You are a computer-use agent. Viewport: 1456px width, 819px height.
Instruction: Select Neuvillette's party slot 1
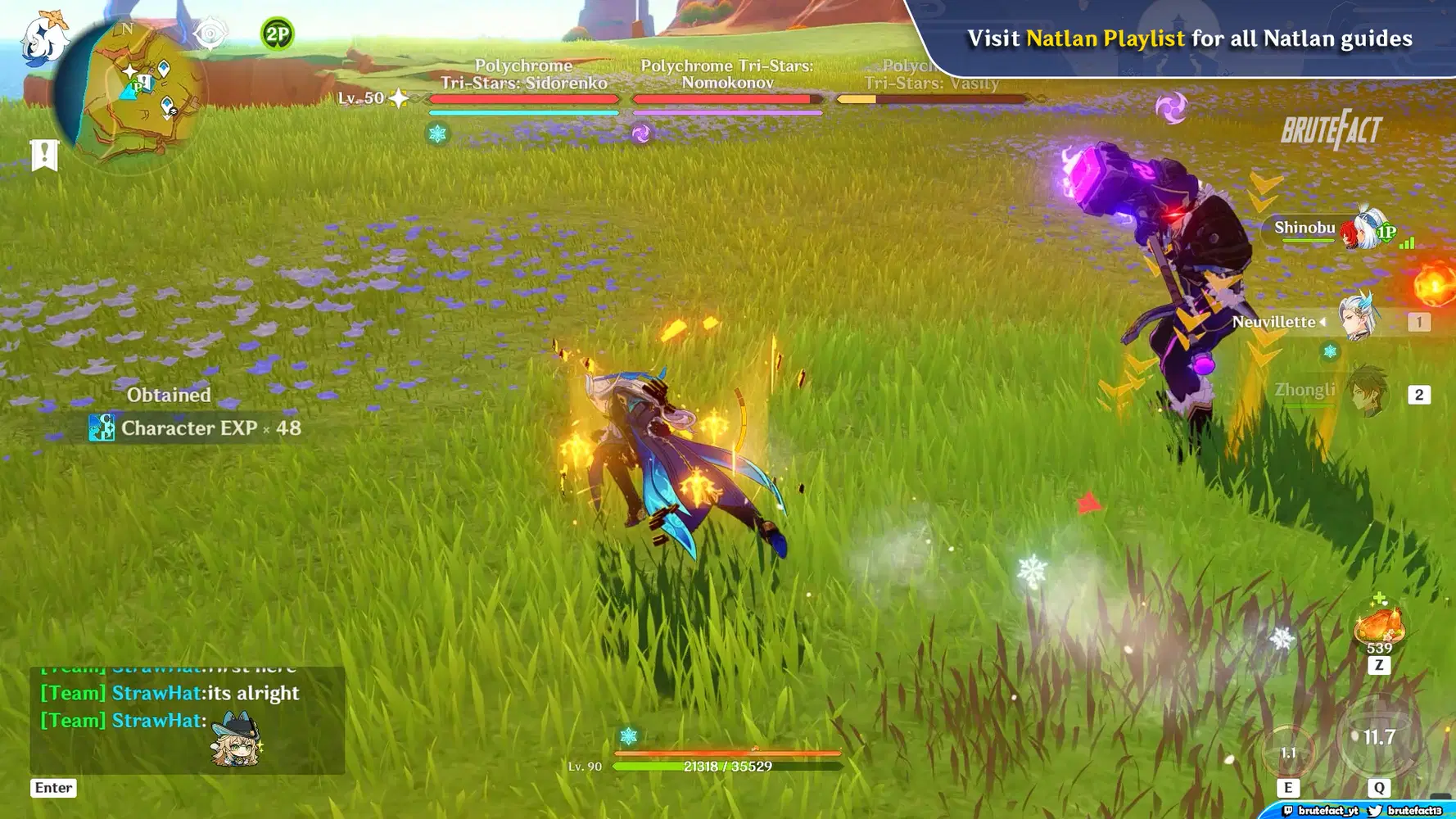[x=1419, y=322]
